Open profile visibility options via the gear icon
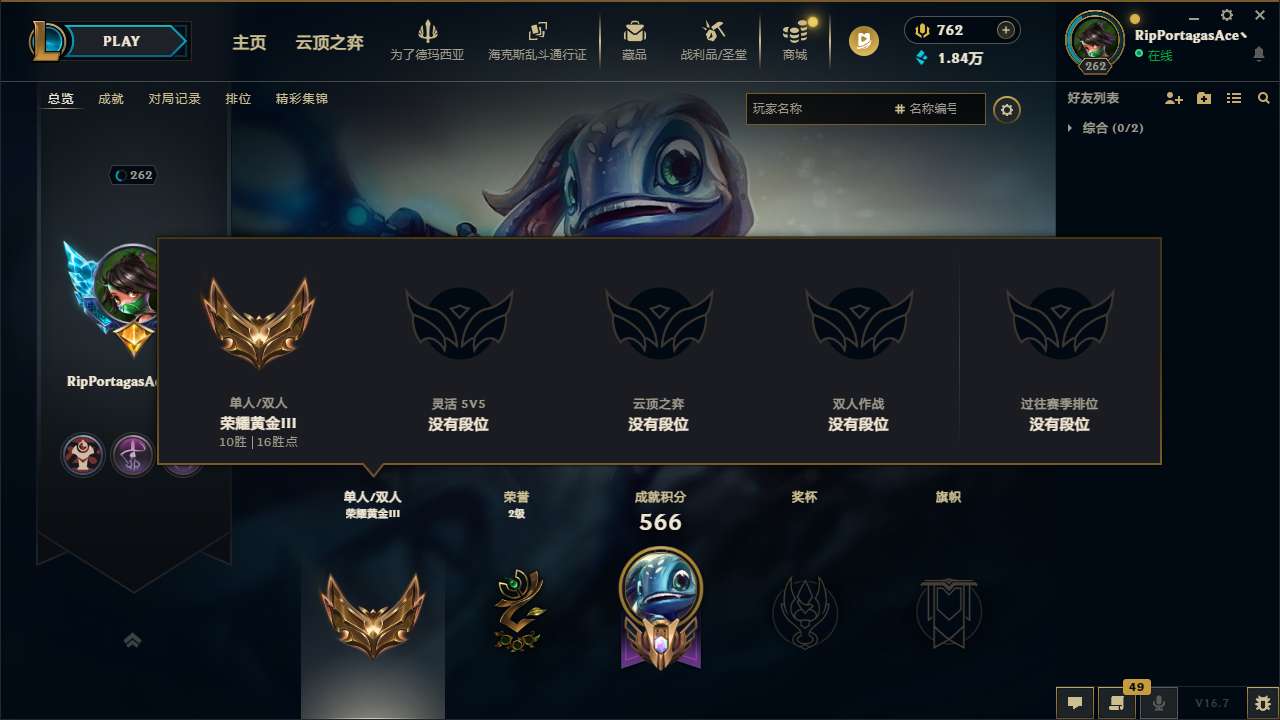 point(1007,109)
